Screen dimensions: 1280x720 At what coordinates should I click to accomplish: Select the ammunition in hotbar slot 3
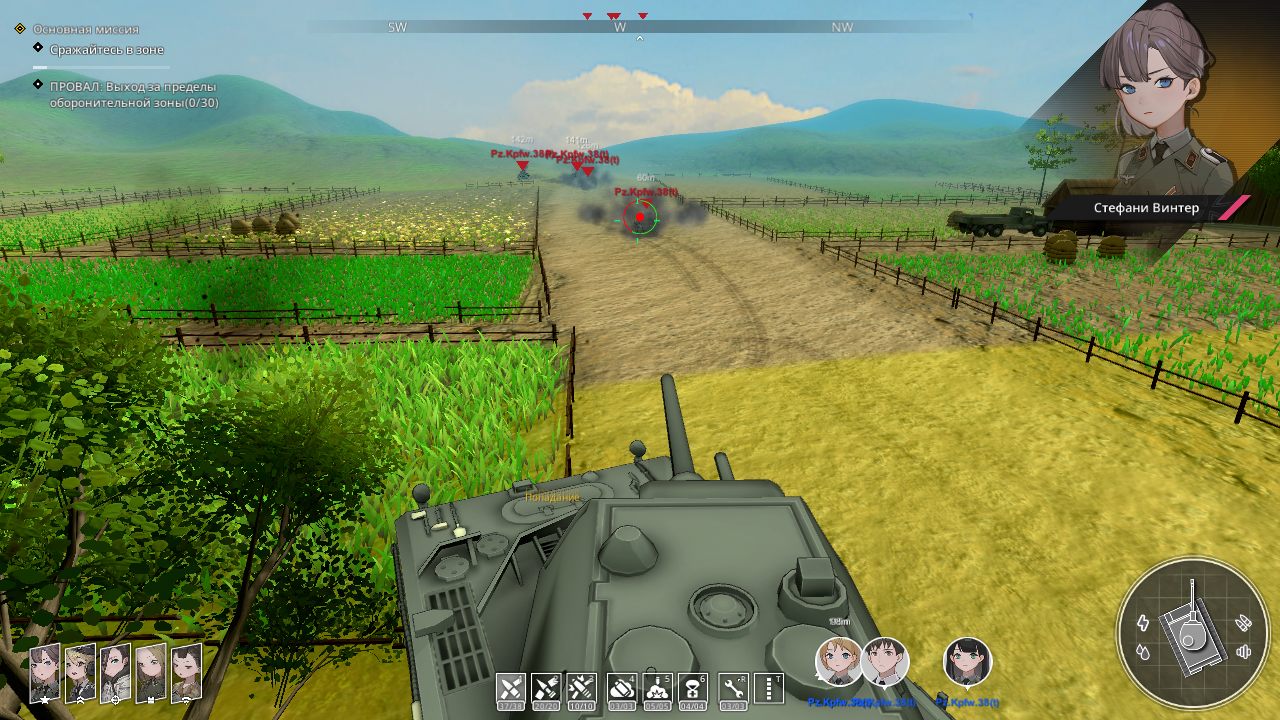click(x=580, y=687)
